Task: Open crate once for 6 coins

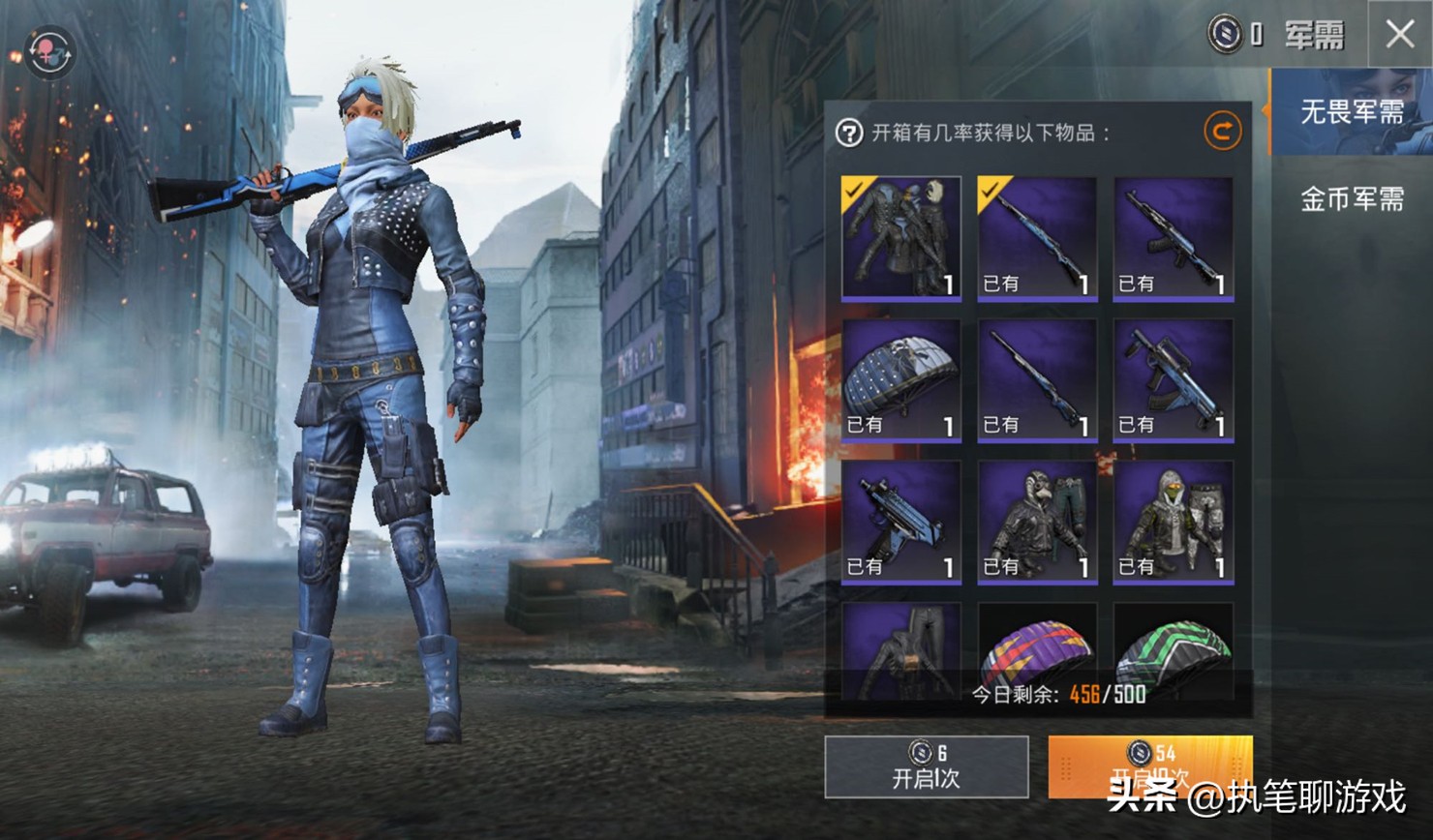Action: pyautogui.click(x=926, y=766)
